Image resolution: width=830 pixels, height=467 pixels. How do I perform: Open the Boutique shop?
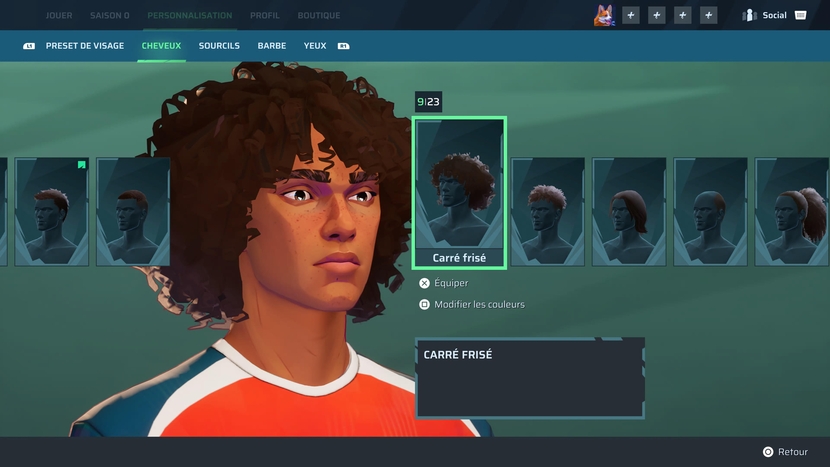(319, 16)
